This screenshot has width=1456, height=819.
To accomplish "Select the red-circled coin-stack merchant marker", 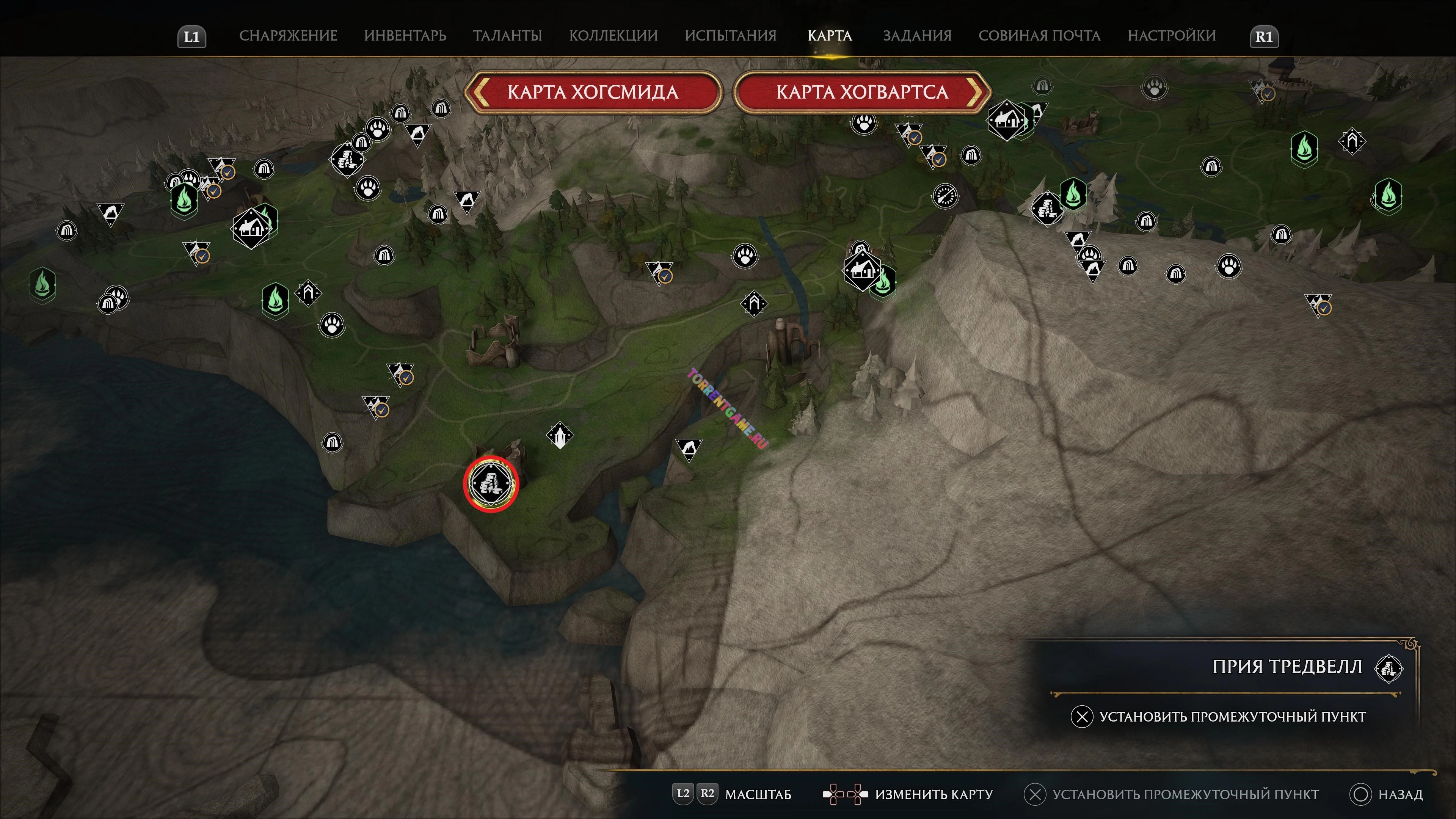I will click(491, 484).
